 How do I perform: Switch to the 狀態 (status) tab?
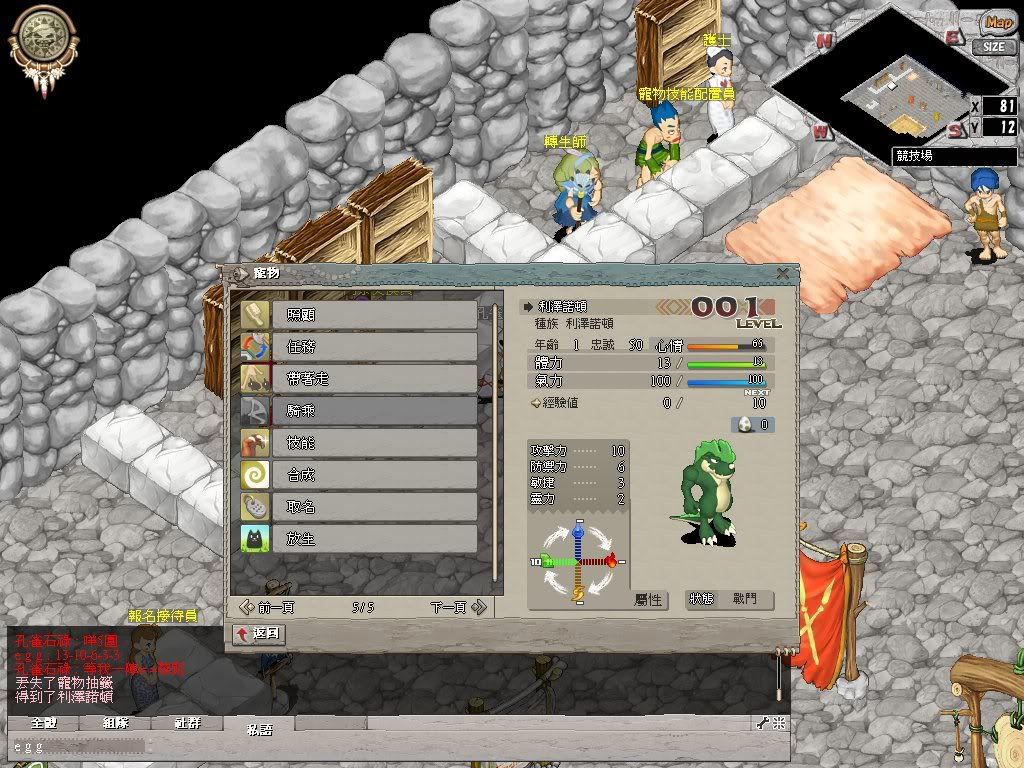(702, 599)
